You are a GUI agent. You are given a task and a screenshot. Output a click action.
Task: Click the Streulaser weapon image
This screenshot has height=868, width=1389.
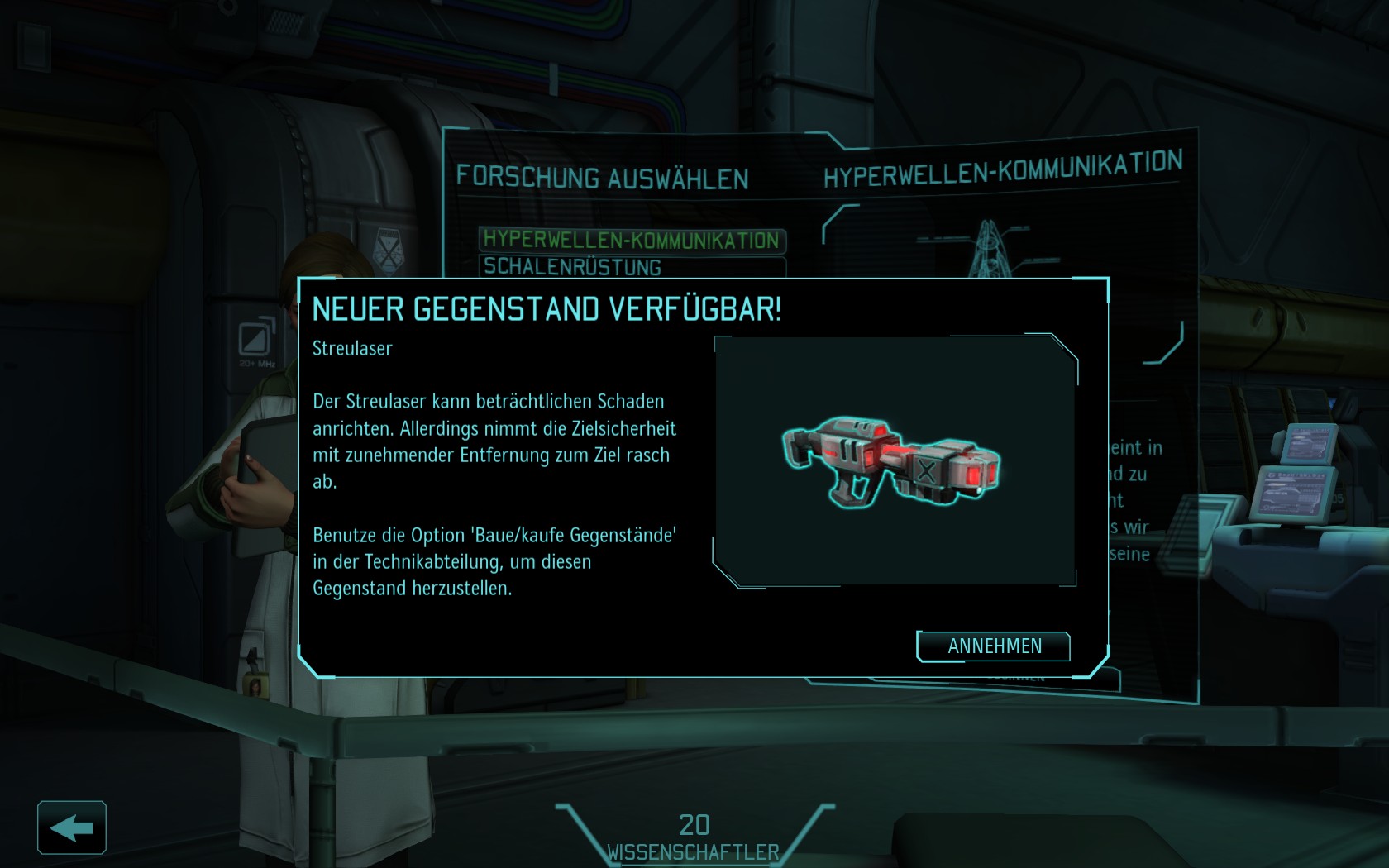point(891,461)
